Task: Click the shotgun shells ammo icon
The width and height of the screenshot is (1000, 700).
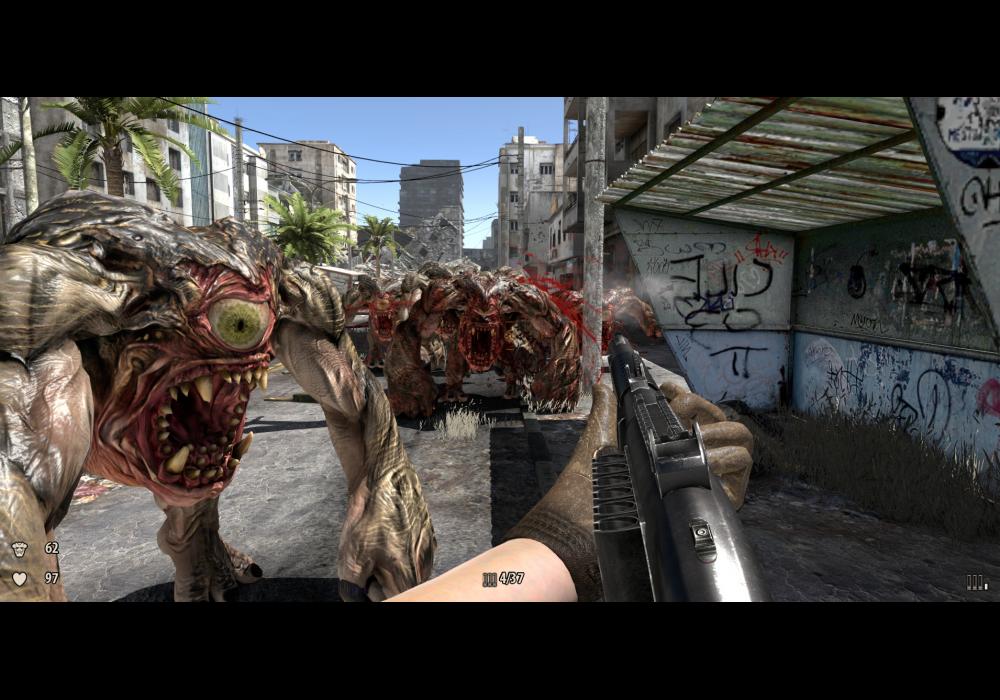Action: (x=489, y=579)
